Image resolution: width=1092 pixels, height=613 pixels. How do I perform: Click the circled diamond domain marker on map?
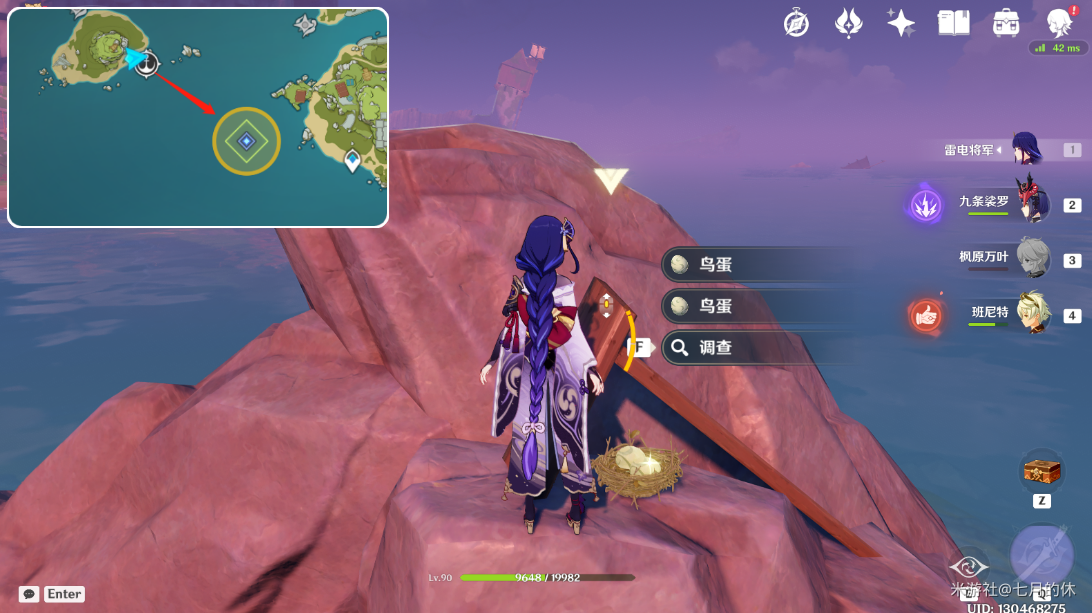point(246,141)
